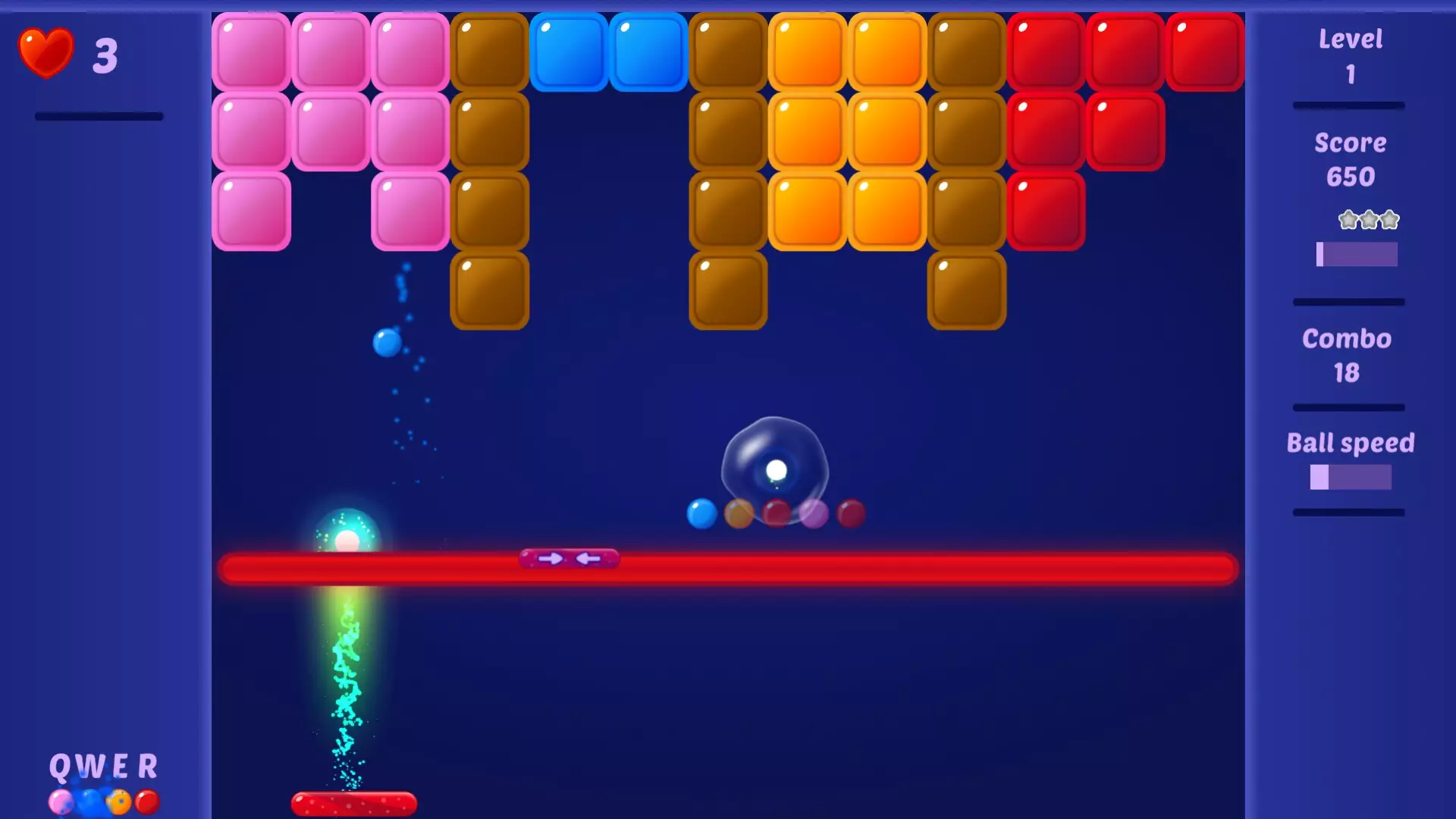This screenshot has height=819, width=1456.
Task: Click the ball speed progress bar
Action: pos(1350,475)
